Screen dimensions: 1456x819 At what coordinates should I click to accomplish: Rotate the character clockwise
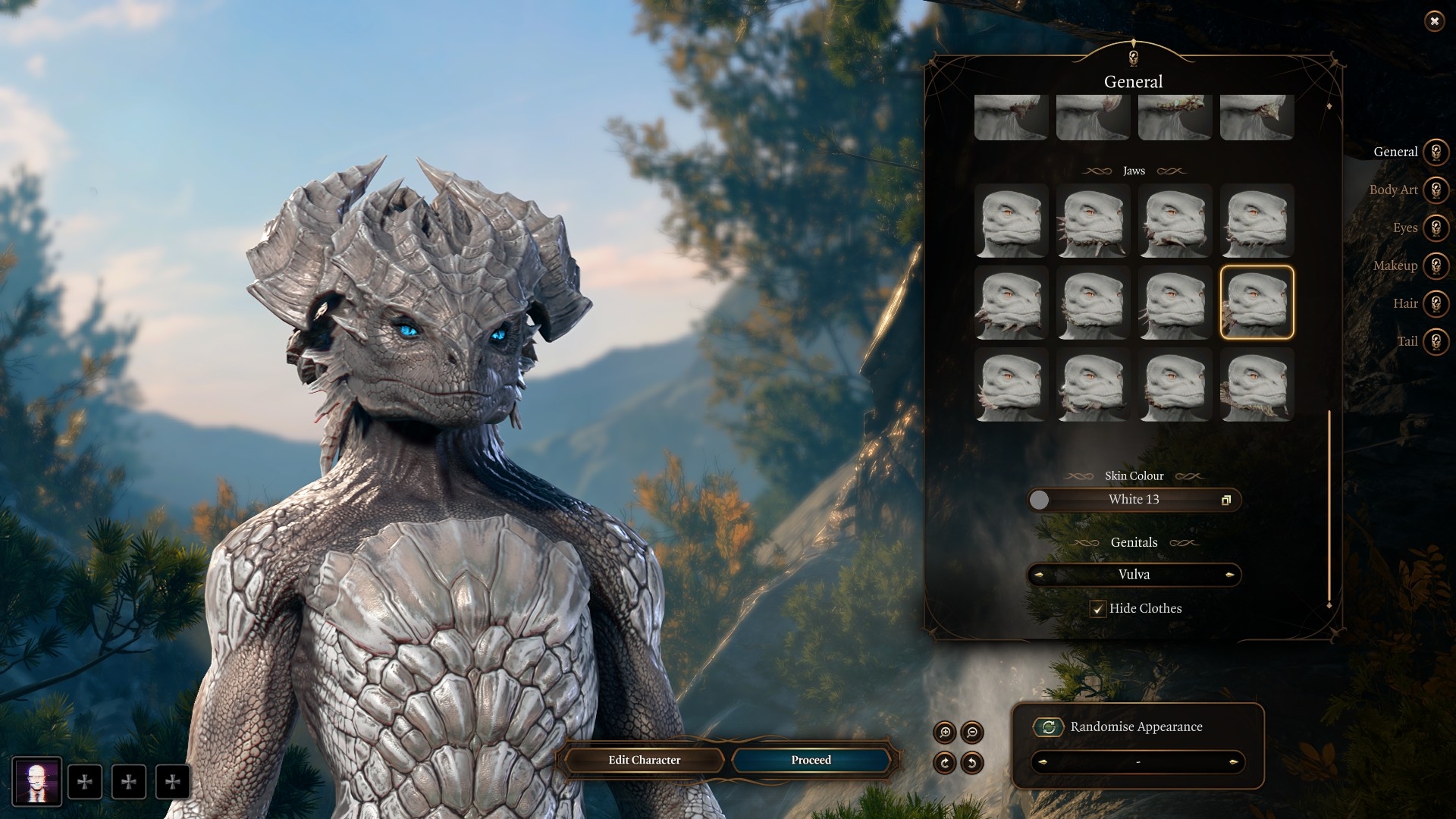945,763
